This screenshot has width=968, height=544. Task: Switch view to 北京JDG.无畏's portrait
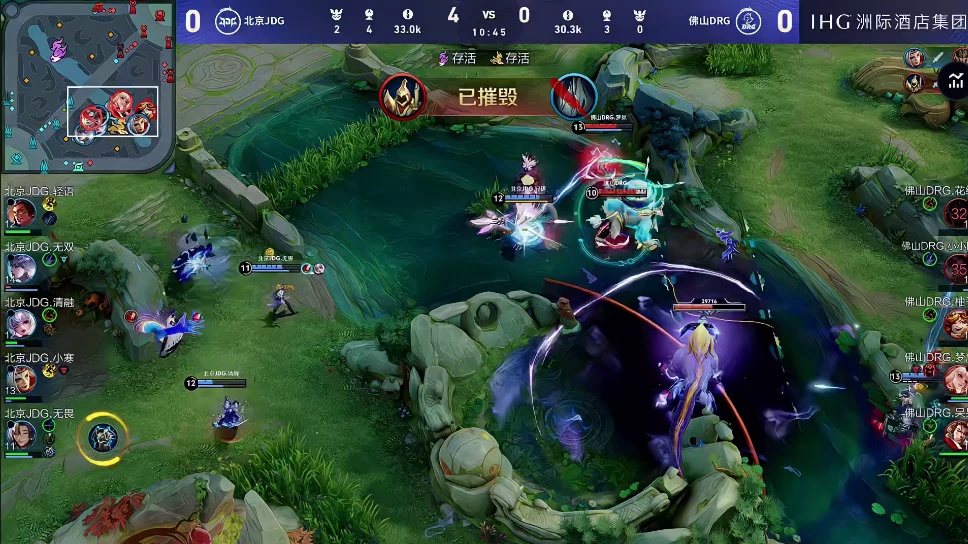pyautogui.click(x=21, y=434)
